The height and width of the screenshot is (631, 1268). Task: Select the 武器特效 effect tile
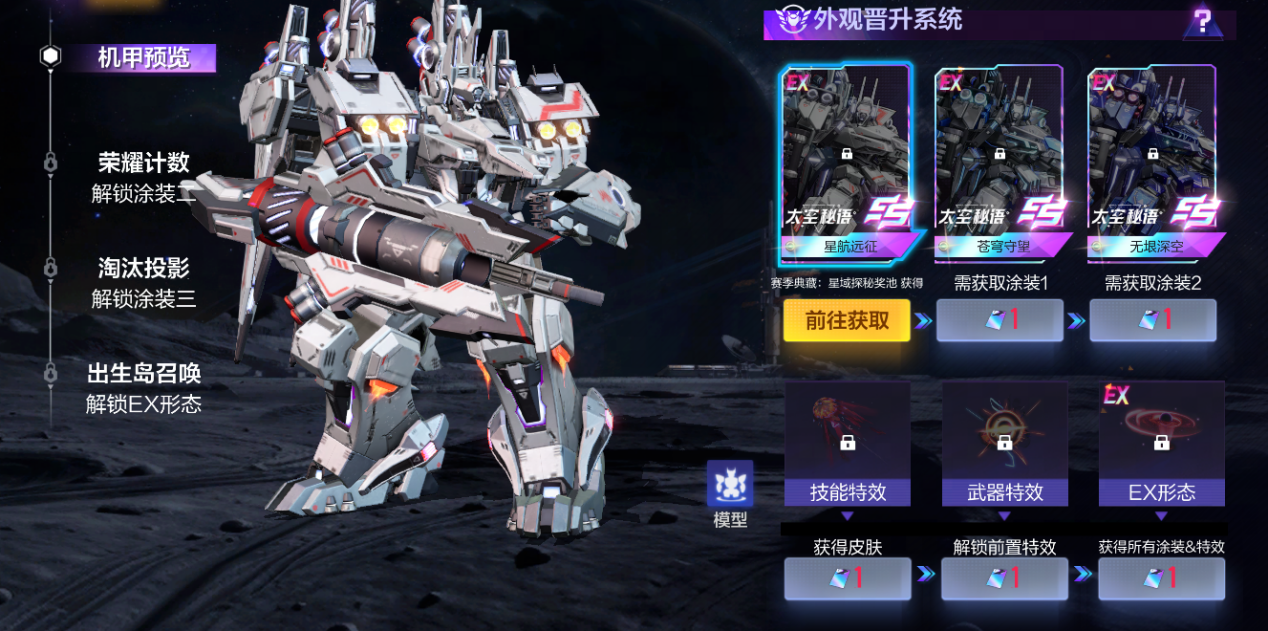(1004, 444)
